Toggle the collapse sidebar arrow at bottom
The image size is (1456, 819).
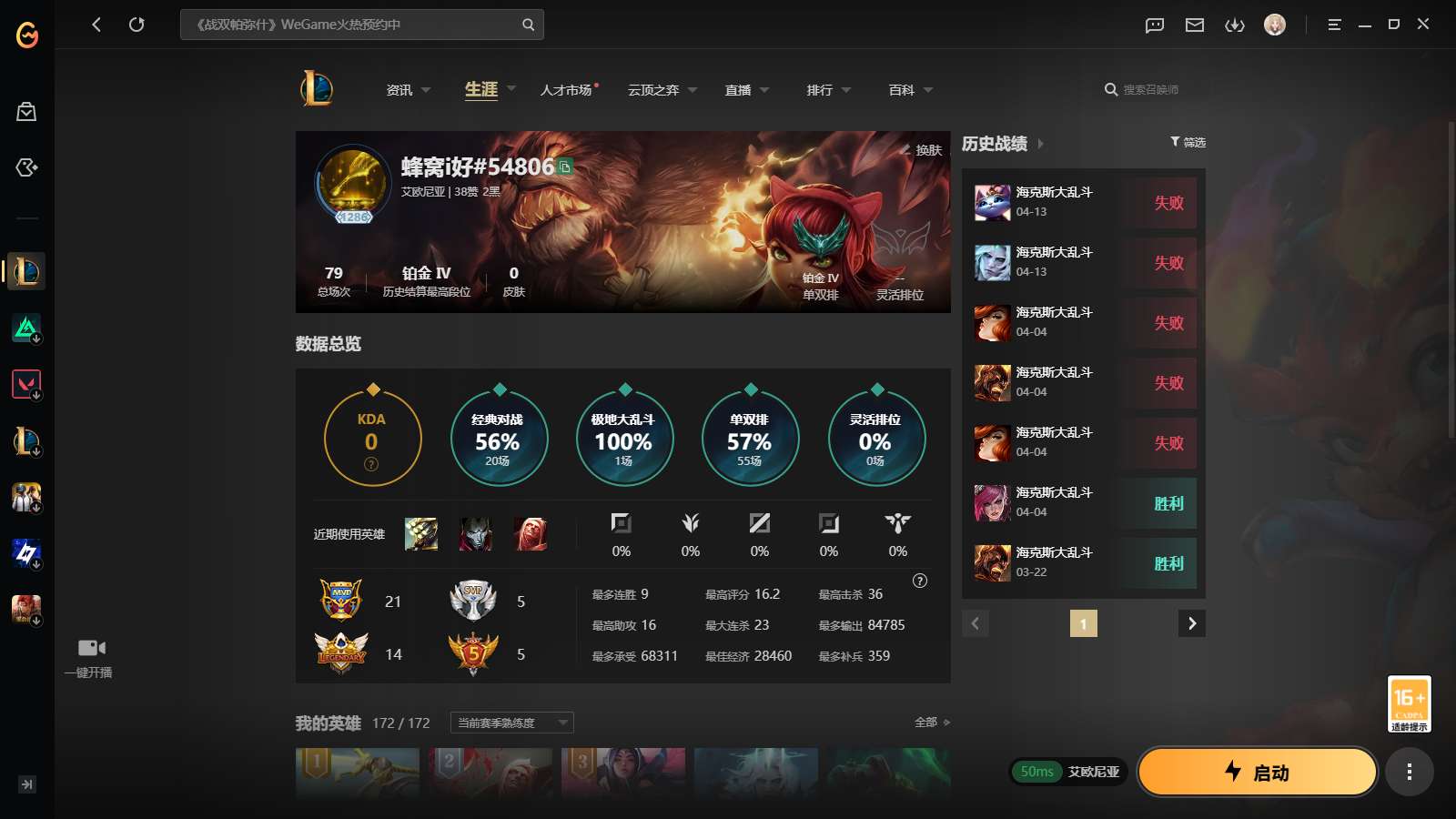[x=26, y=784]
